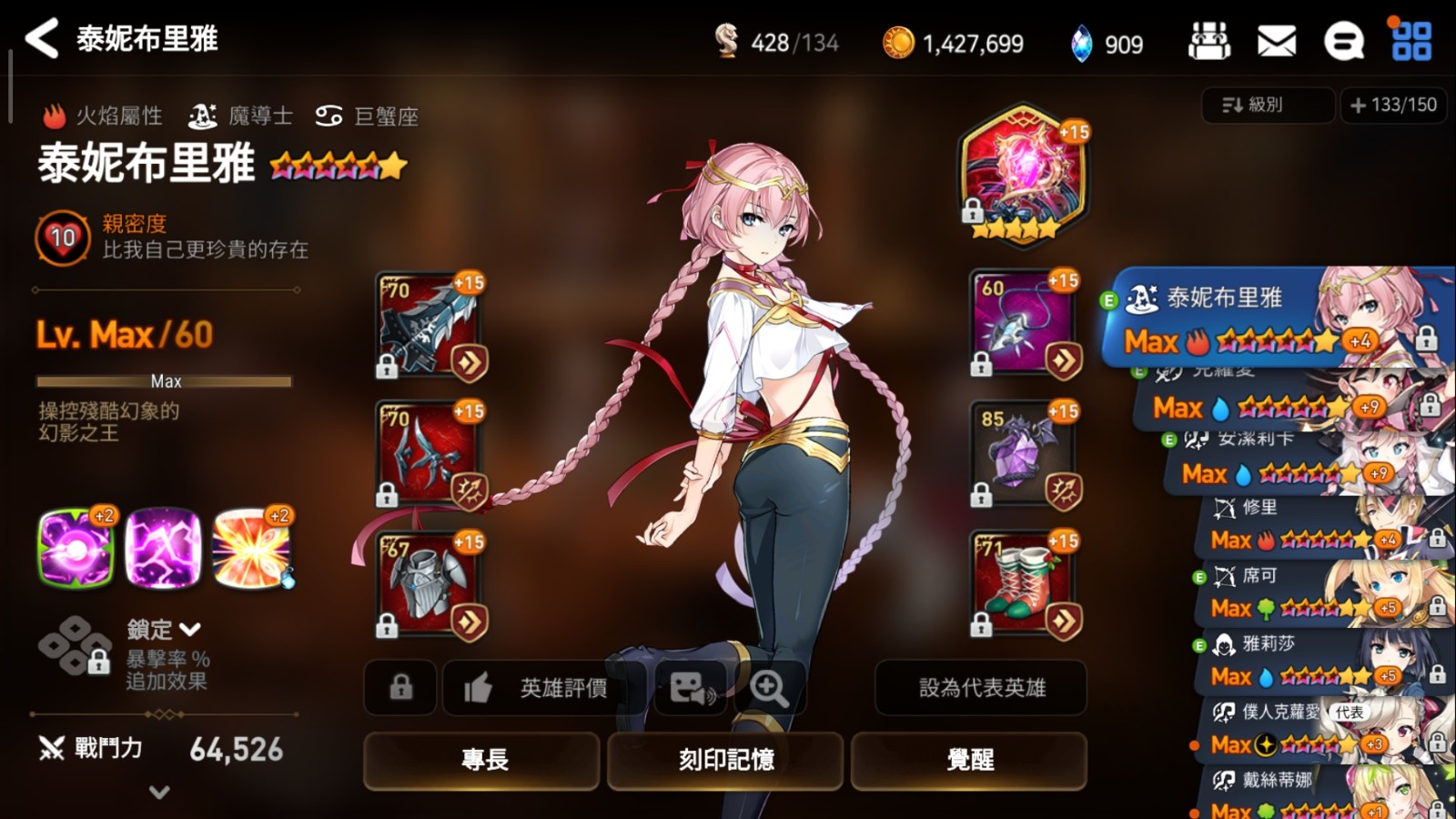Image resolution: width=1456 pixels, height=819 pixels.
Task: Open the grid main menu icon
Action: [1410, 41]
